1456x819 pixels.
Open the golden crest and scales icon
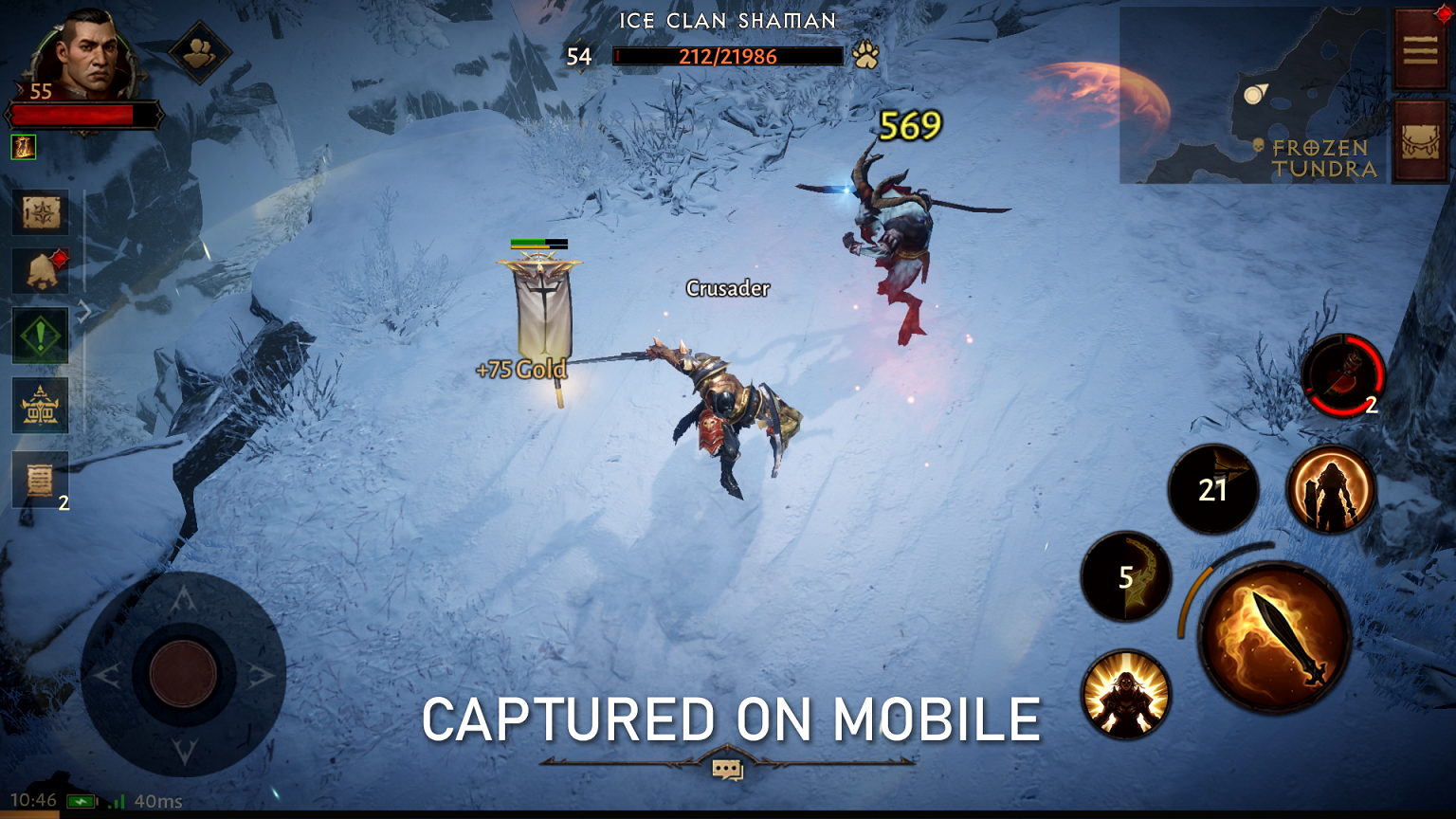click(40, 406)
